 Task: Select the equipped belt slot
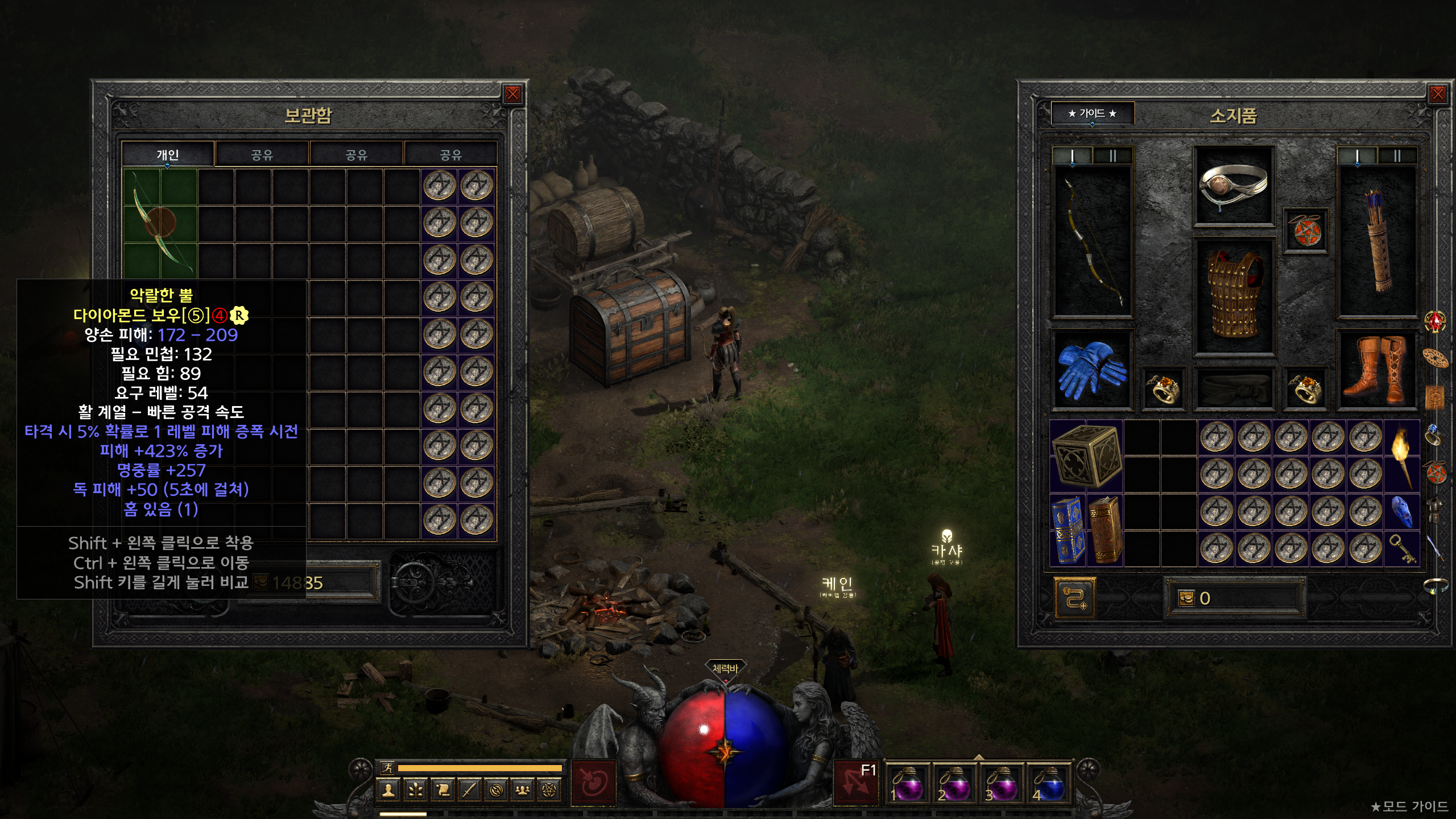click(x=1233, y=389)
